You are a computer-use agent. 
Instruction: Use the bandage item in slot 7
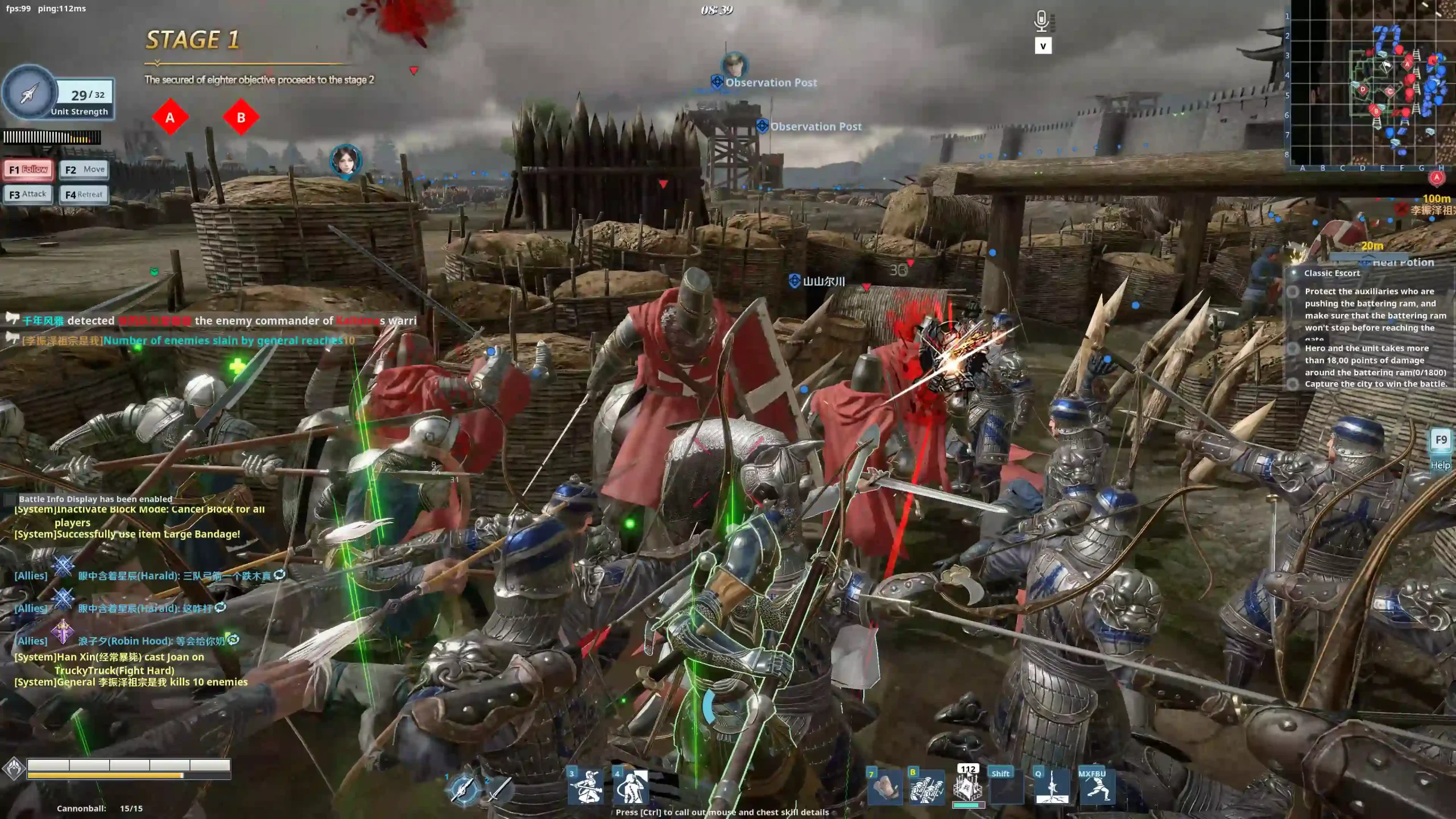885,788
